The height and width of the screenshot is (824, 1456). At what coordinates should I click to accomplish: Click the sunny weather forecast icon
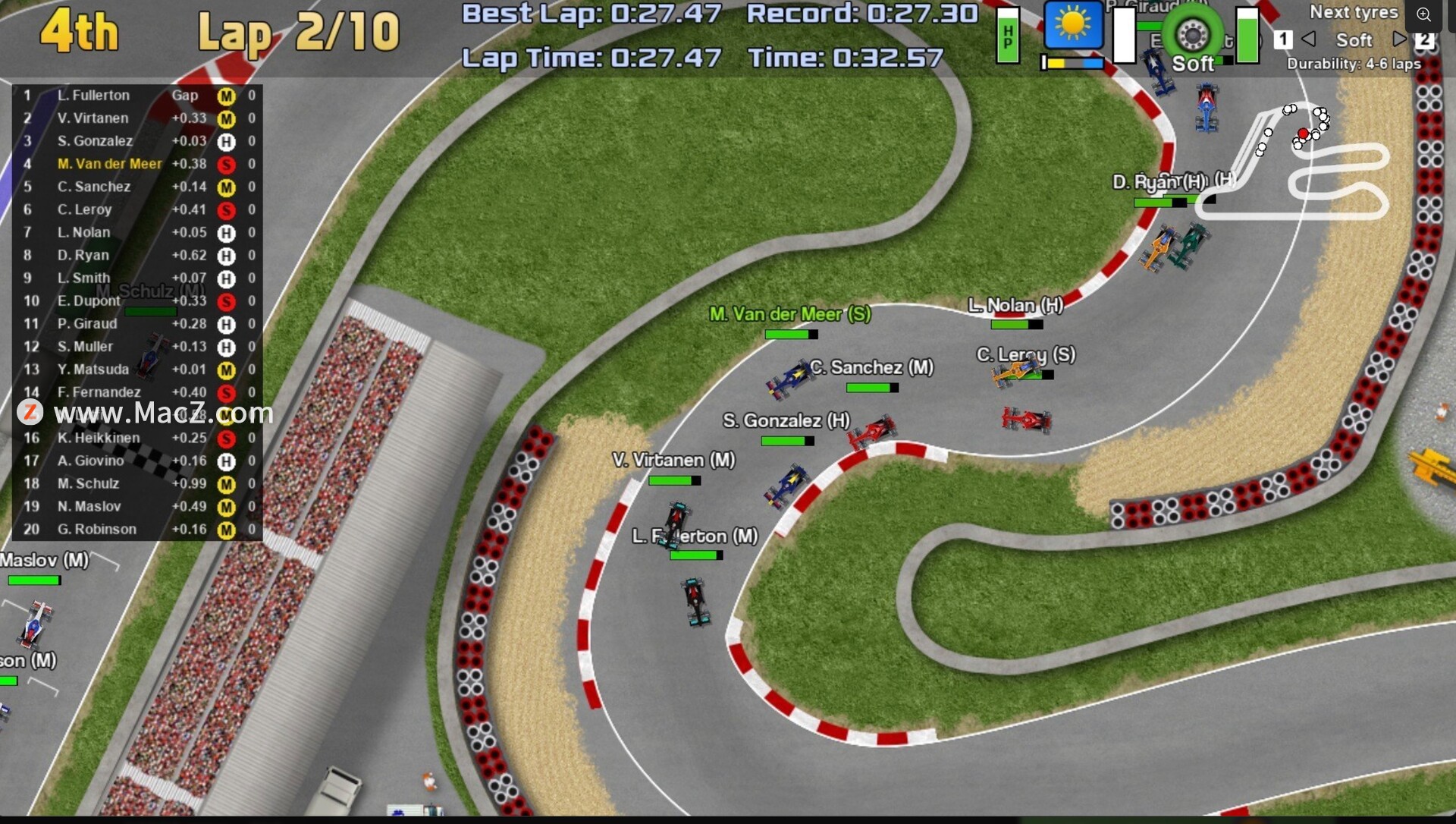click(x=1073, y=25)
